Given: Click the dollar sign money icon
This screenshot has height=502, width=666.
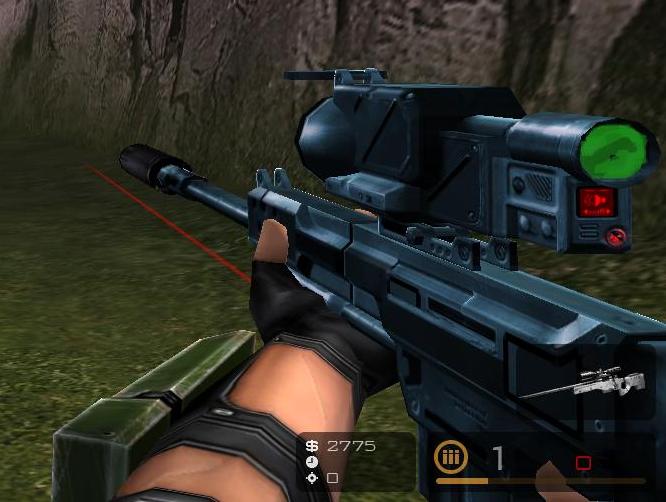Looking at the screenshot, I should click(x=312, y=446).
